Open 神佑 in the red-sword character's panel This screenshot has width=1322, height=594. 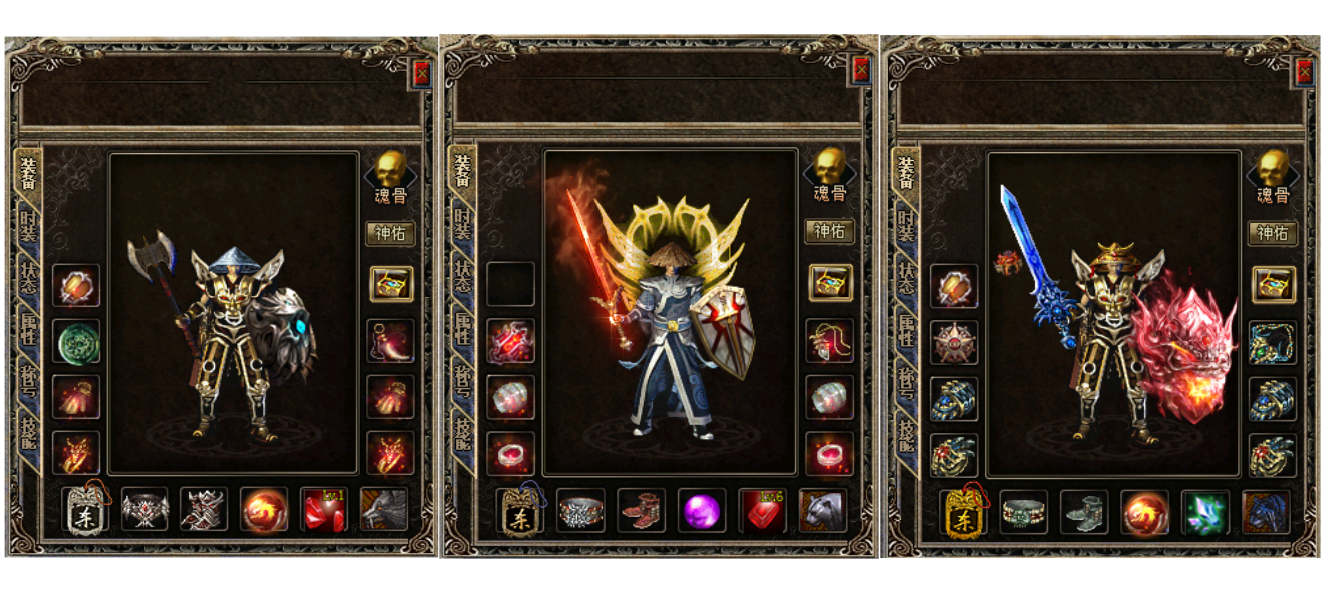[829, 232]
